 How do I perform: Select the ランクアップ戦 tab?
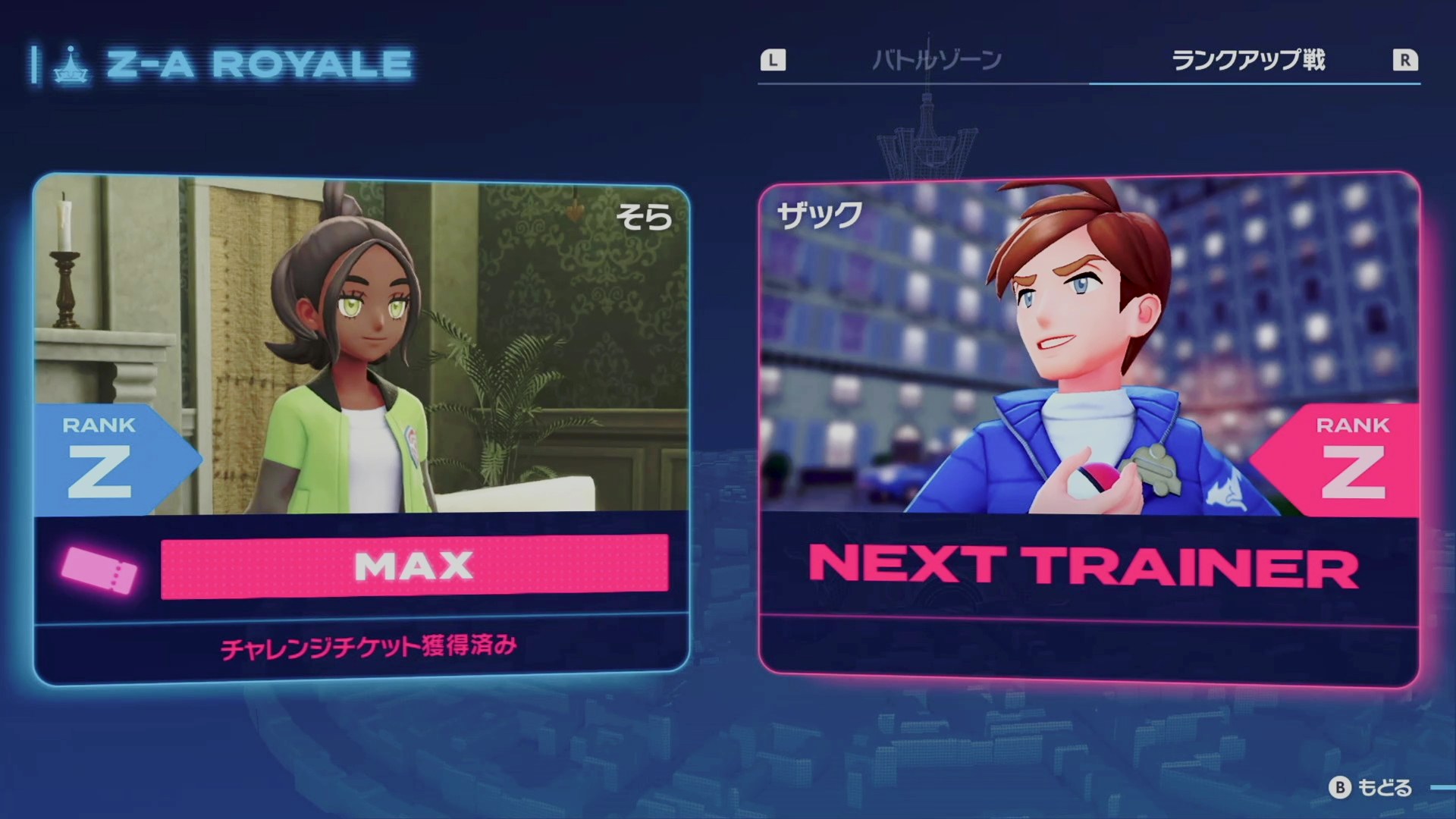pos(1248,60)
